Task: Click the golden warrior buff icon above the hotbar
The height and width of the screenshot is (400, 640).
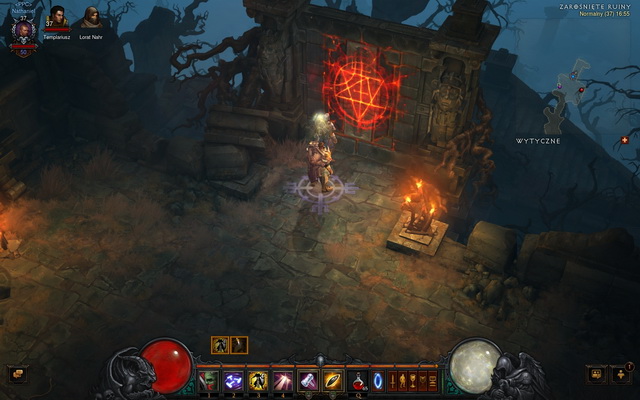Action: coord(220,345)
